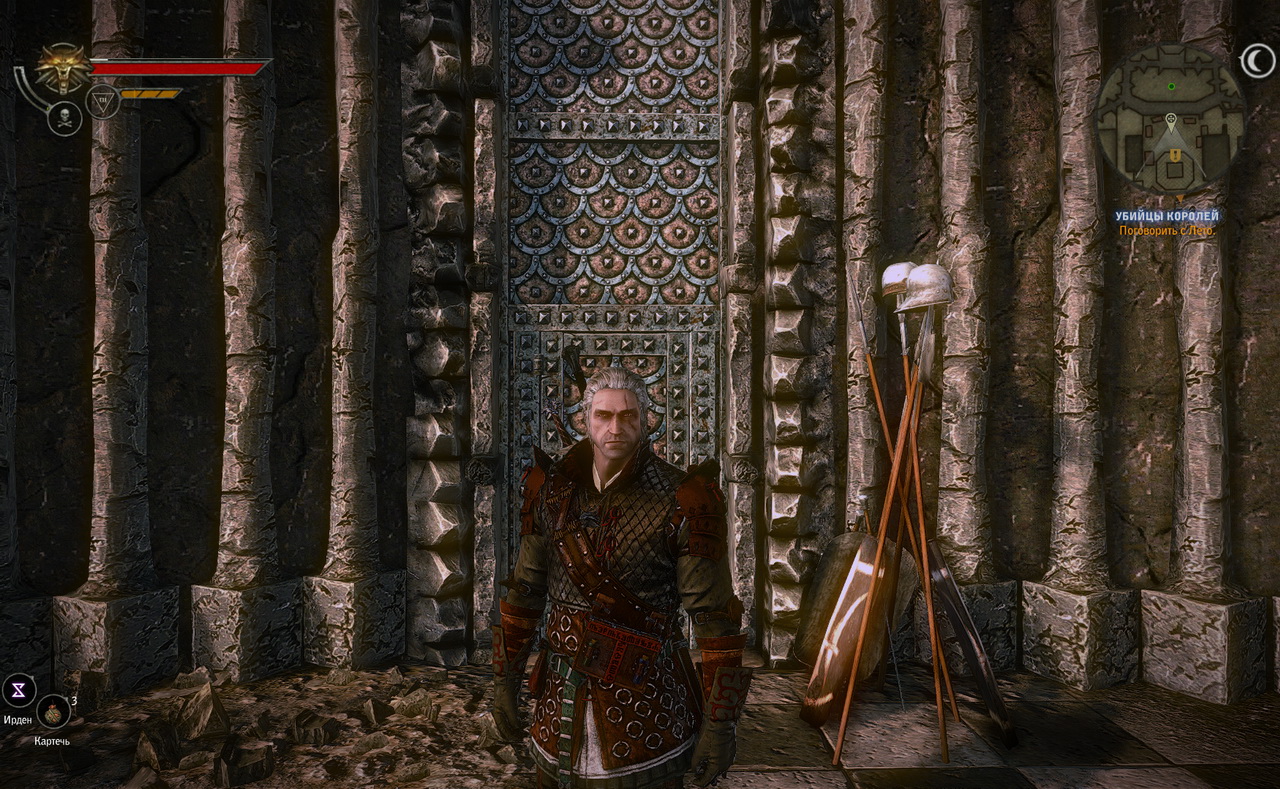The height and width of the screenshot is (789, 1280).
Task: Select the Картечь bomb slot
Action: tap(52, 712)
